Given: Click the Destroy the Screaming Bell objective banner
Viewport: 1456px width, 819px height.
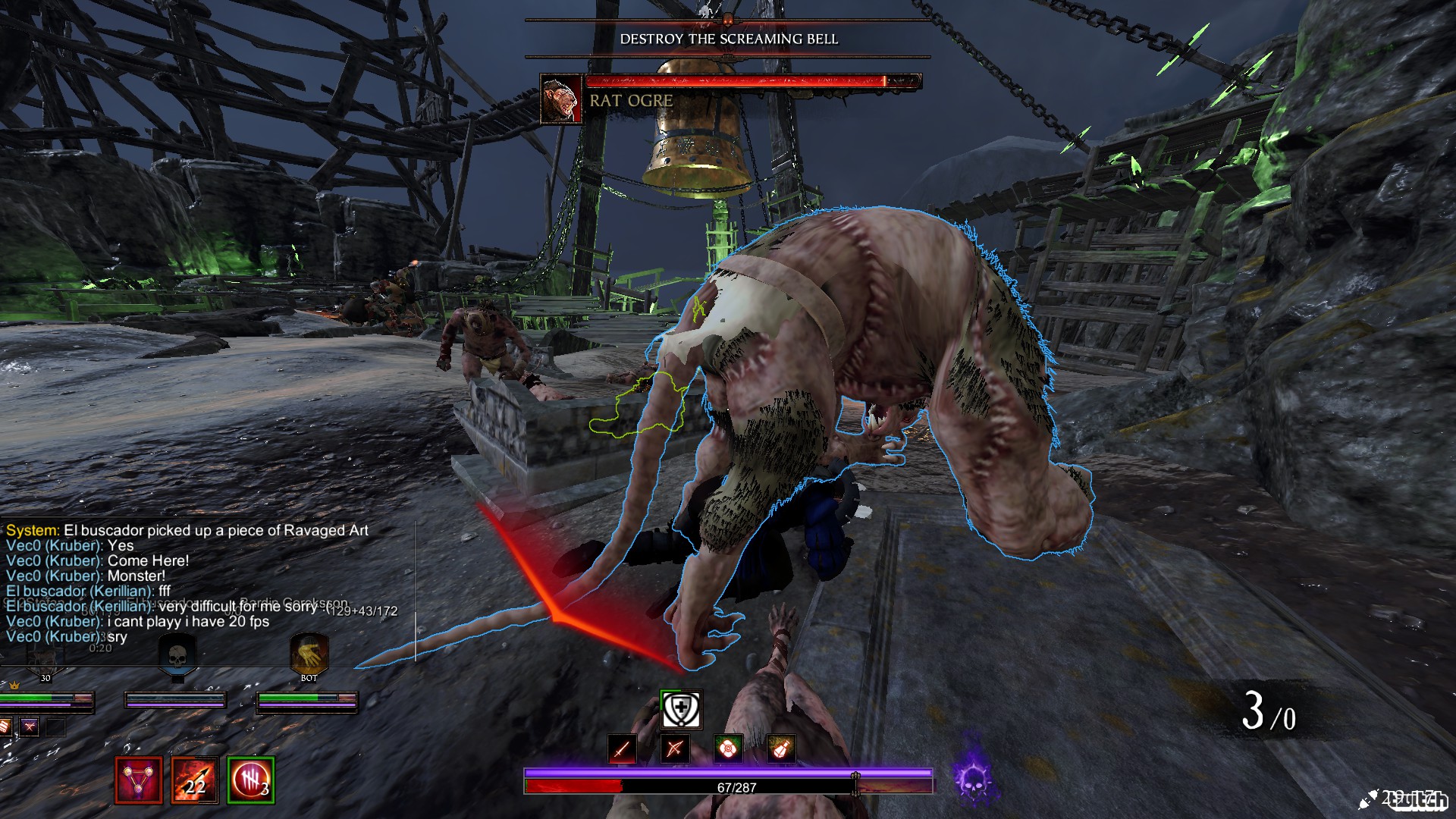Looking at the screenshot, I should (729, 39).
